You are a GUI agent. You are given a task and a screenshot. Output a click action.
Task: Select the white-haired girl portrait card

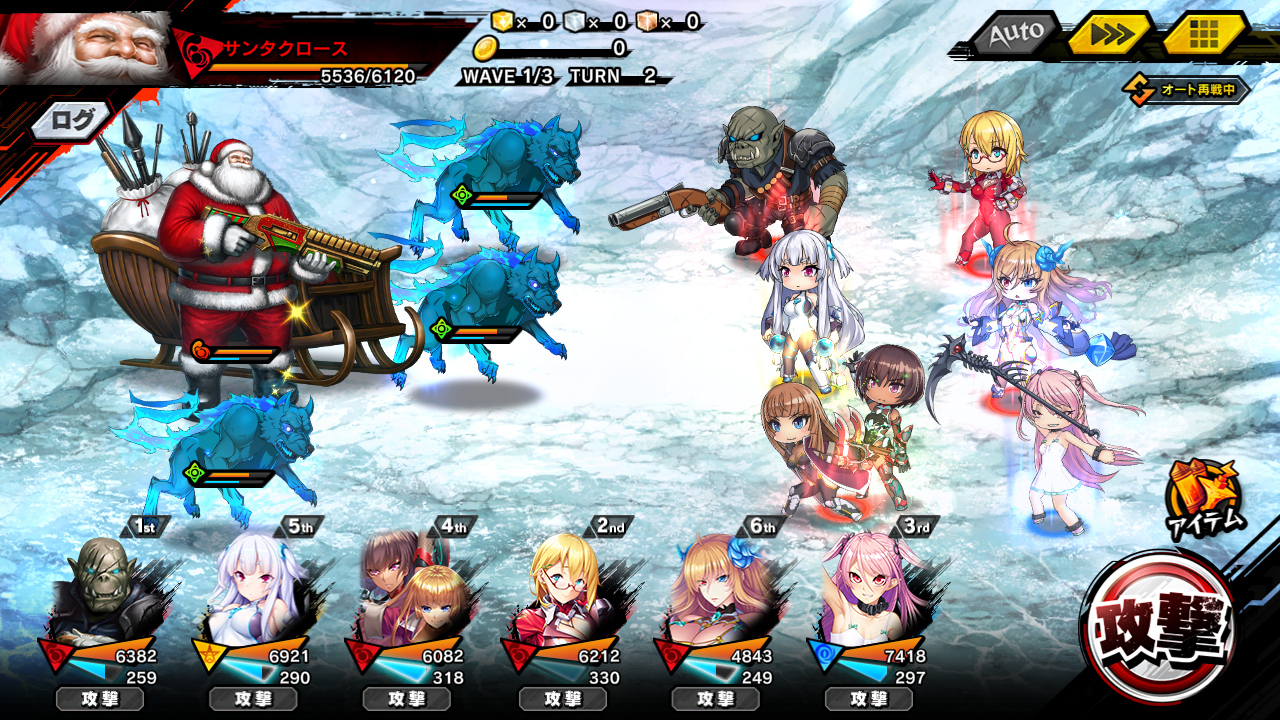(254, 590)
